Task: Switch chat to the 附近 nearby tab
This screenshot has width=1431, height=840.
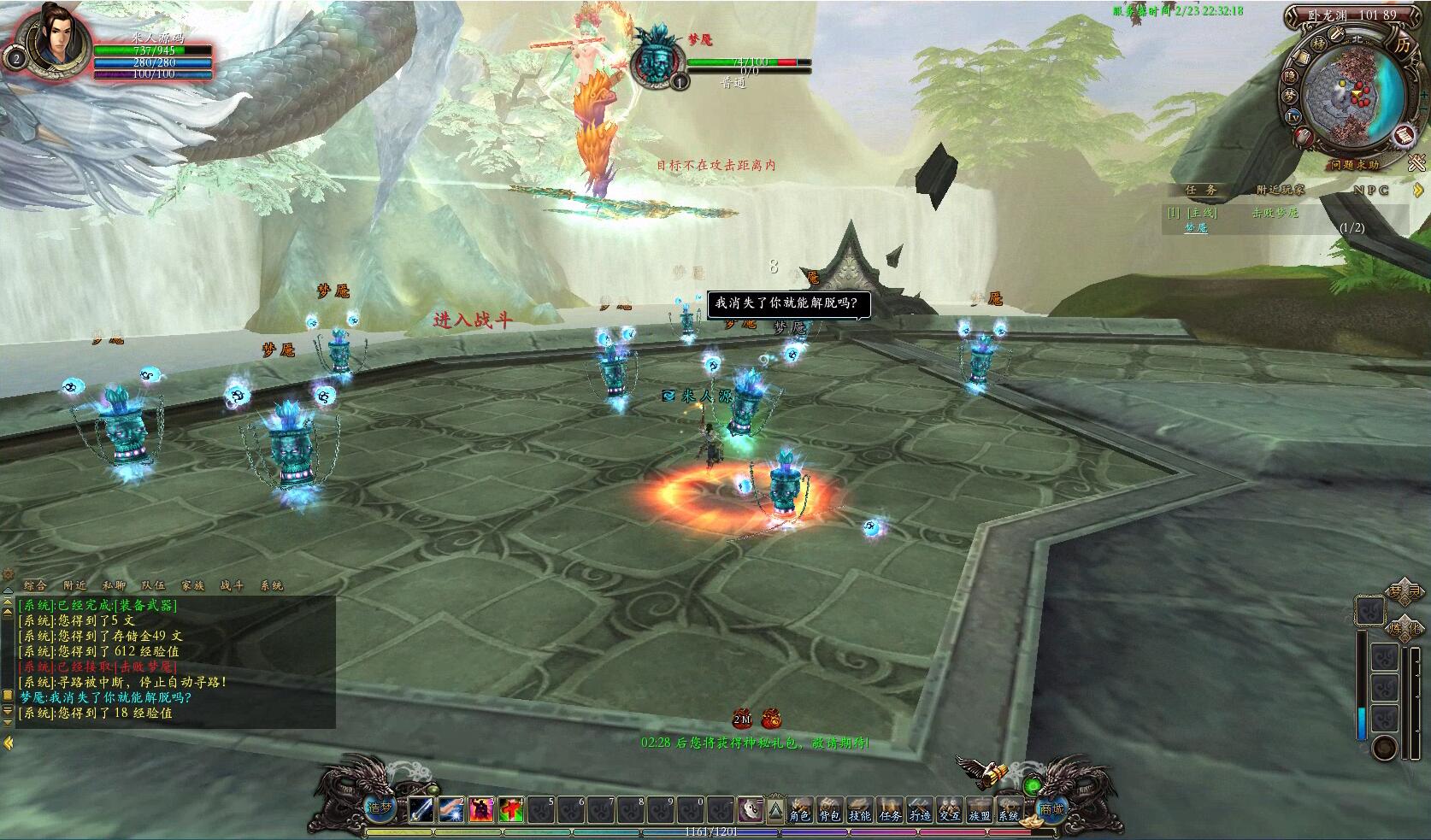Action: (x=75, y=585)
